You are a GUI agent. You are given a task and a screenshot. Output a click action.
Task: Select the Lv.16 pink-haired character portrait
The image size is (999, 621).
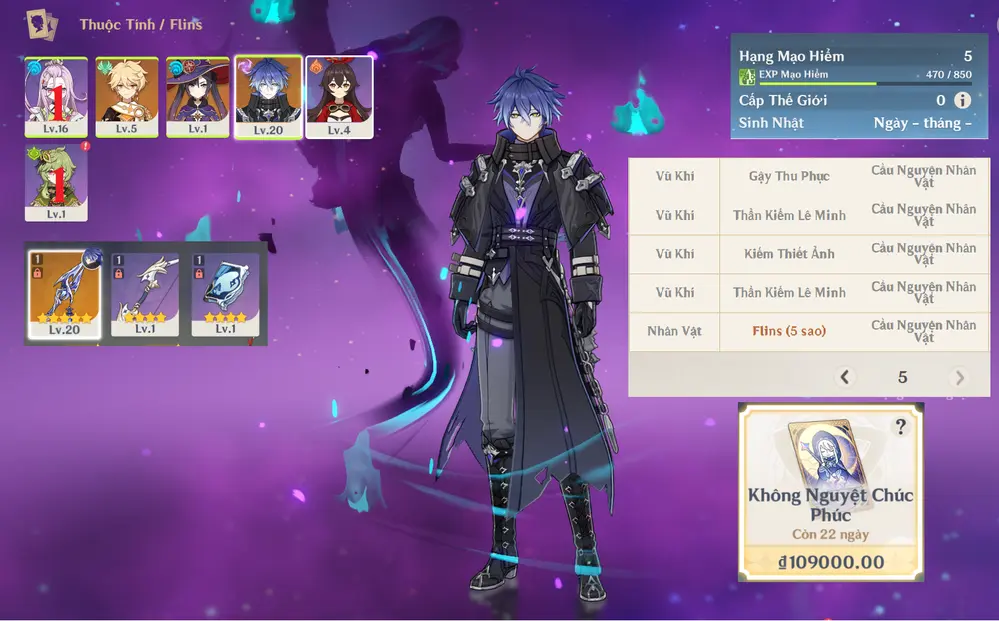[x=56, y=96]
